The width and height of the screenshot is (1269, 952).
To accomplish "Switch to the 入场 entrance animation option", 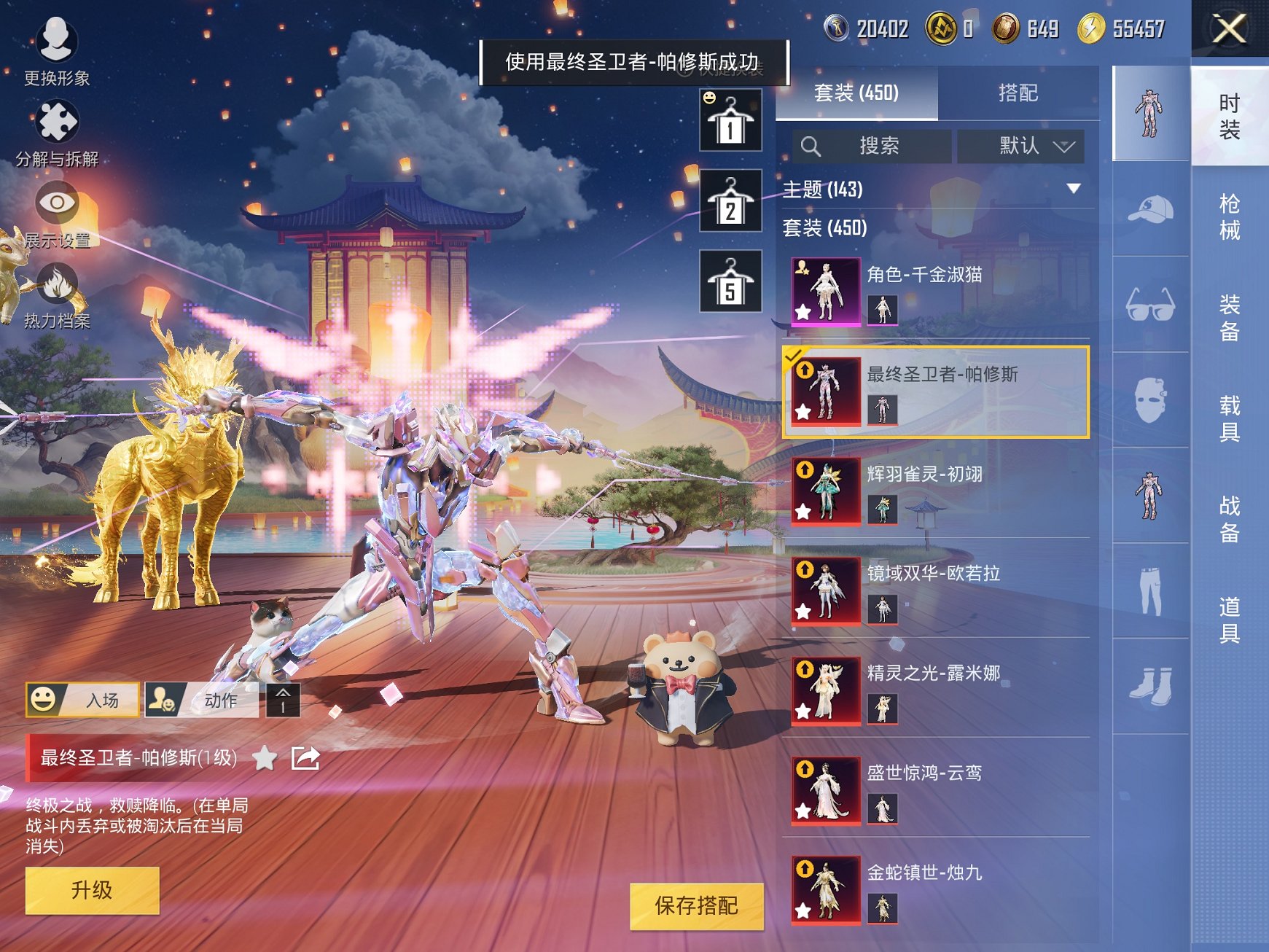I will click(x=82, y=698).
